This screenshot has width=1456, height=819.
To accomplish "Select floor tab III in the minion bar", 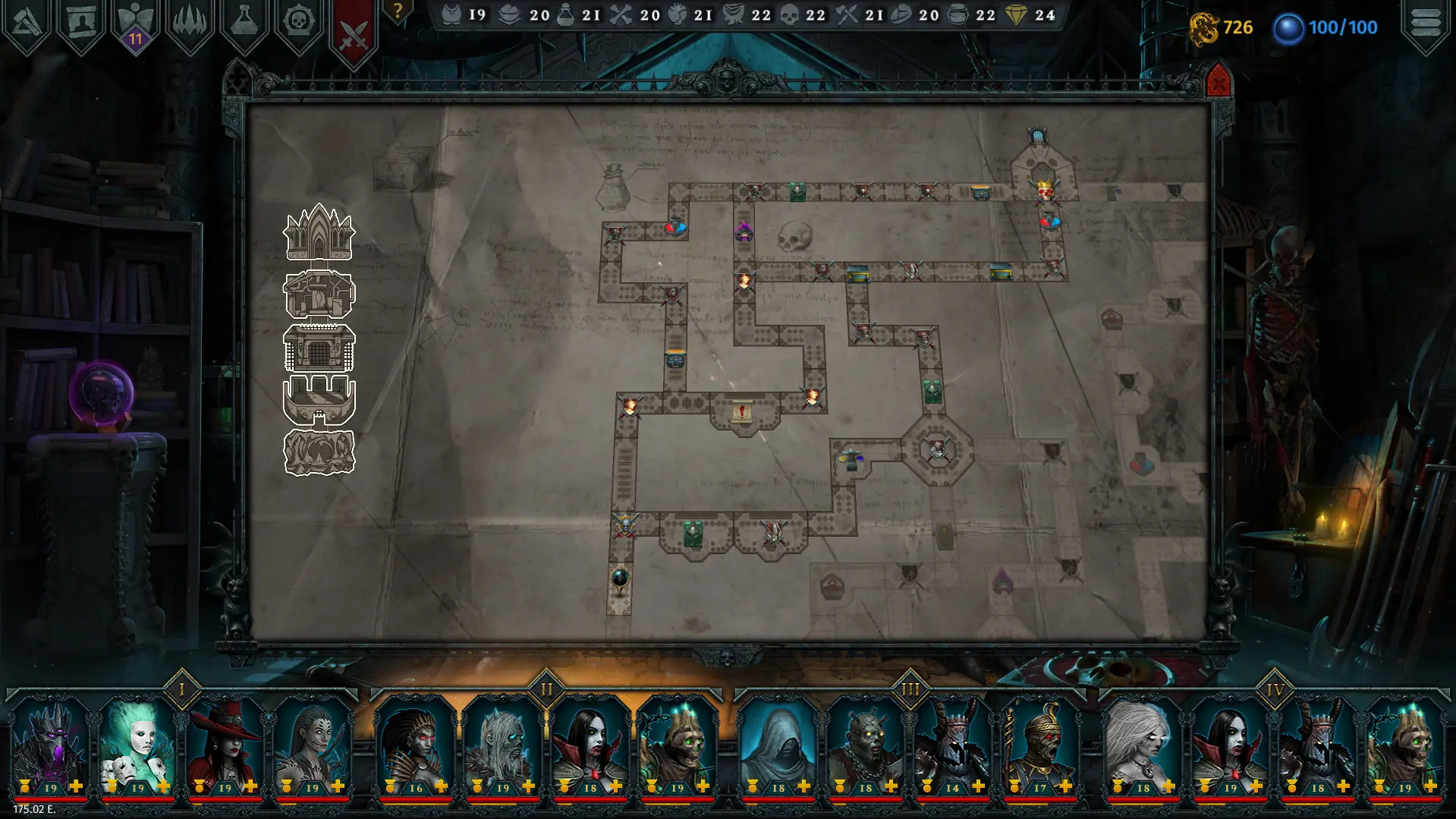I will 909,689.
